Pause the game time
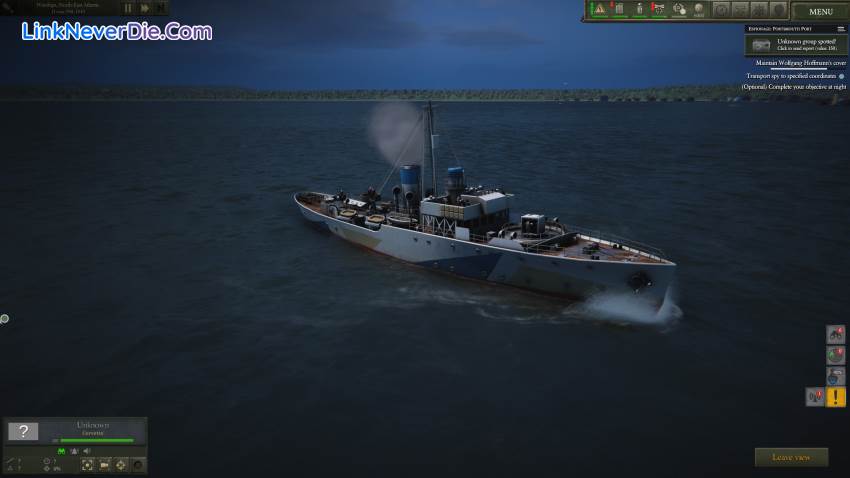Screen dimensions: 850x478 tap(128, 8)
